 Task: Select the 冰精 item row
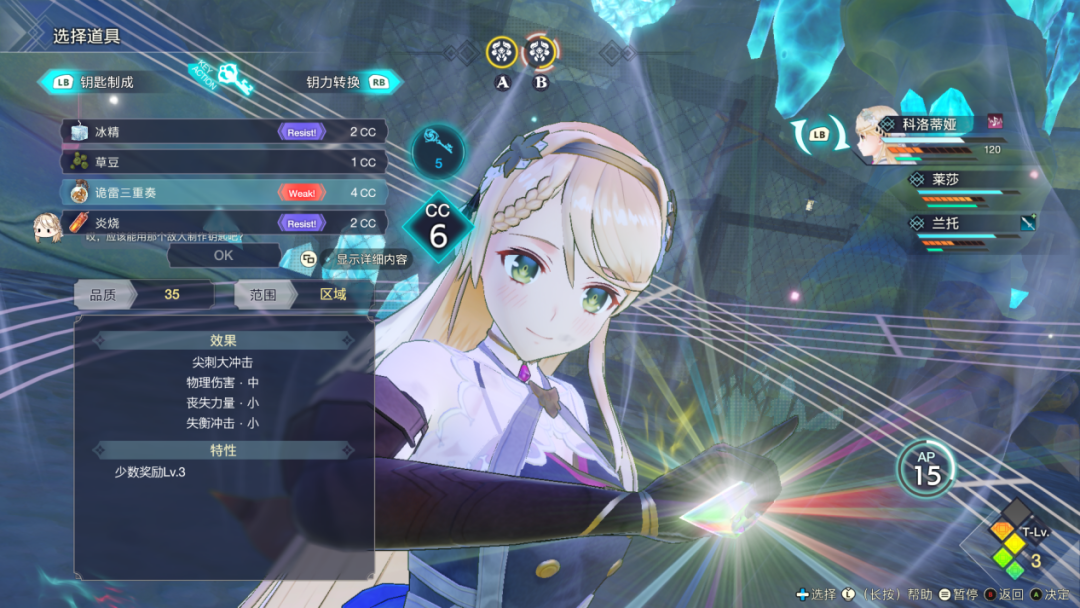pyautogui.click(x=222, y=132)
